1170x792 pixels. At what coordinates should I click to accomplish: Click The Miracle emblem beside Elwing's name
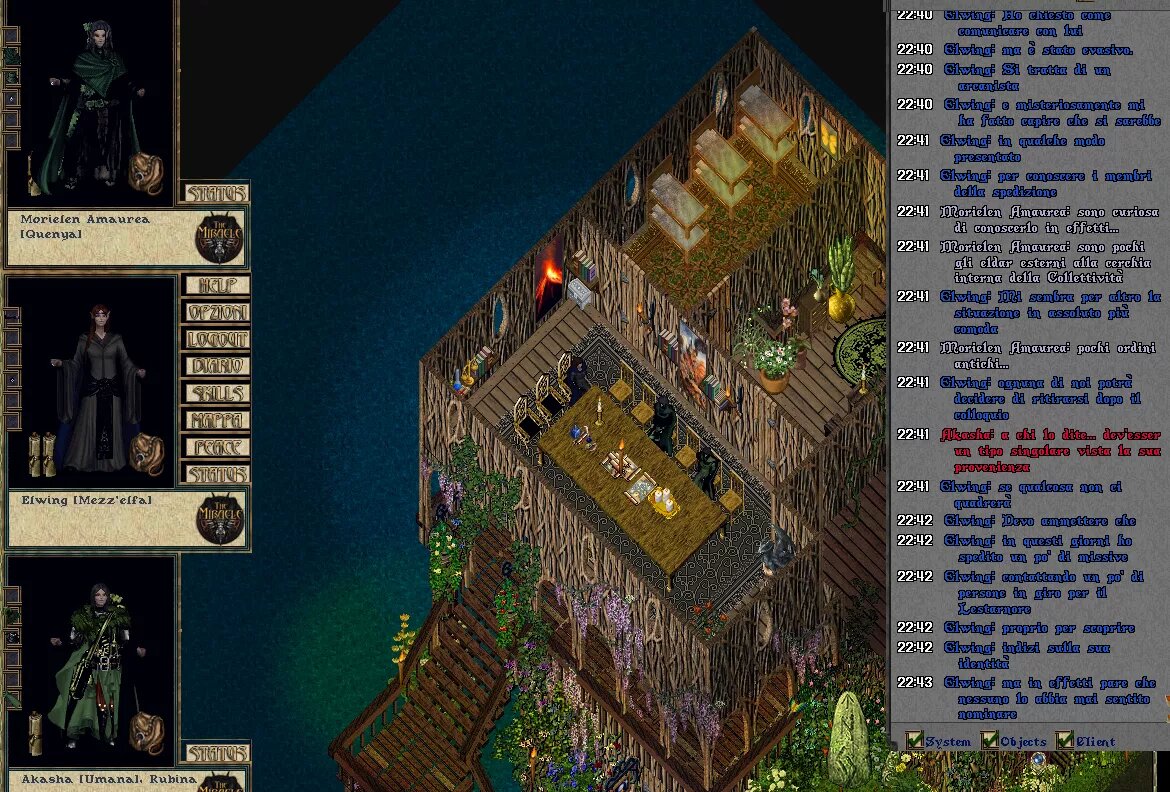pyautogui.click(x=220, y=518)
